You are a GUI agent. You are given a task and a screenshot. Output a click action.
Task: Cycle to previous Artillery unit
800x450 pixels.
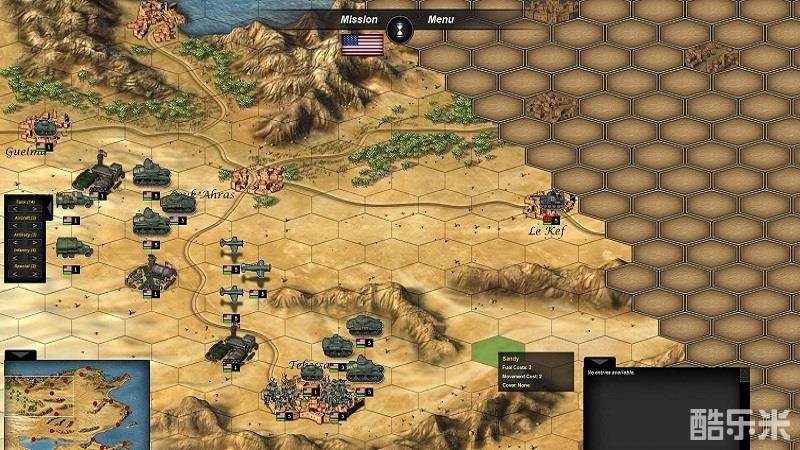tap(14, 243)
